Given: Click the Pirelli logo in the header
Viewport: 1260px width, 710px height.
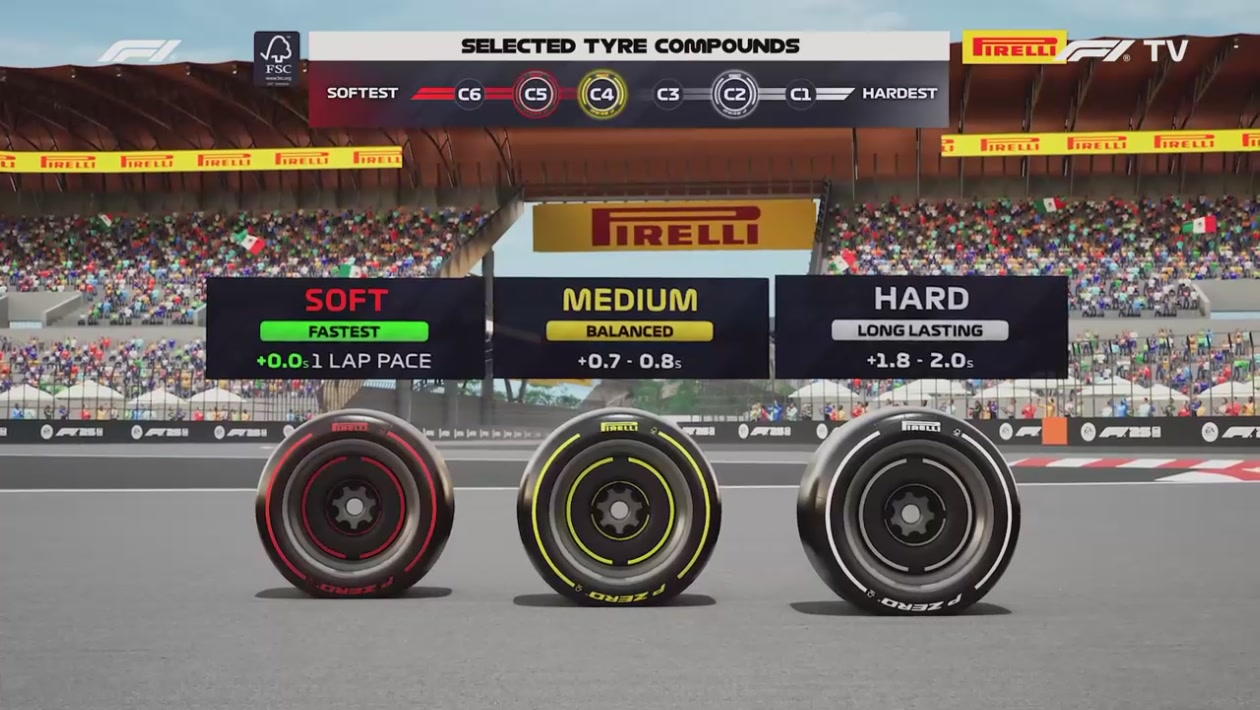Looking at the screenshot, I should click(1014, 47).
